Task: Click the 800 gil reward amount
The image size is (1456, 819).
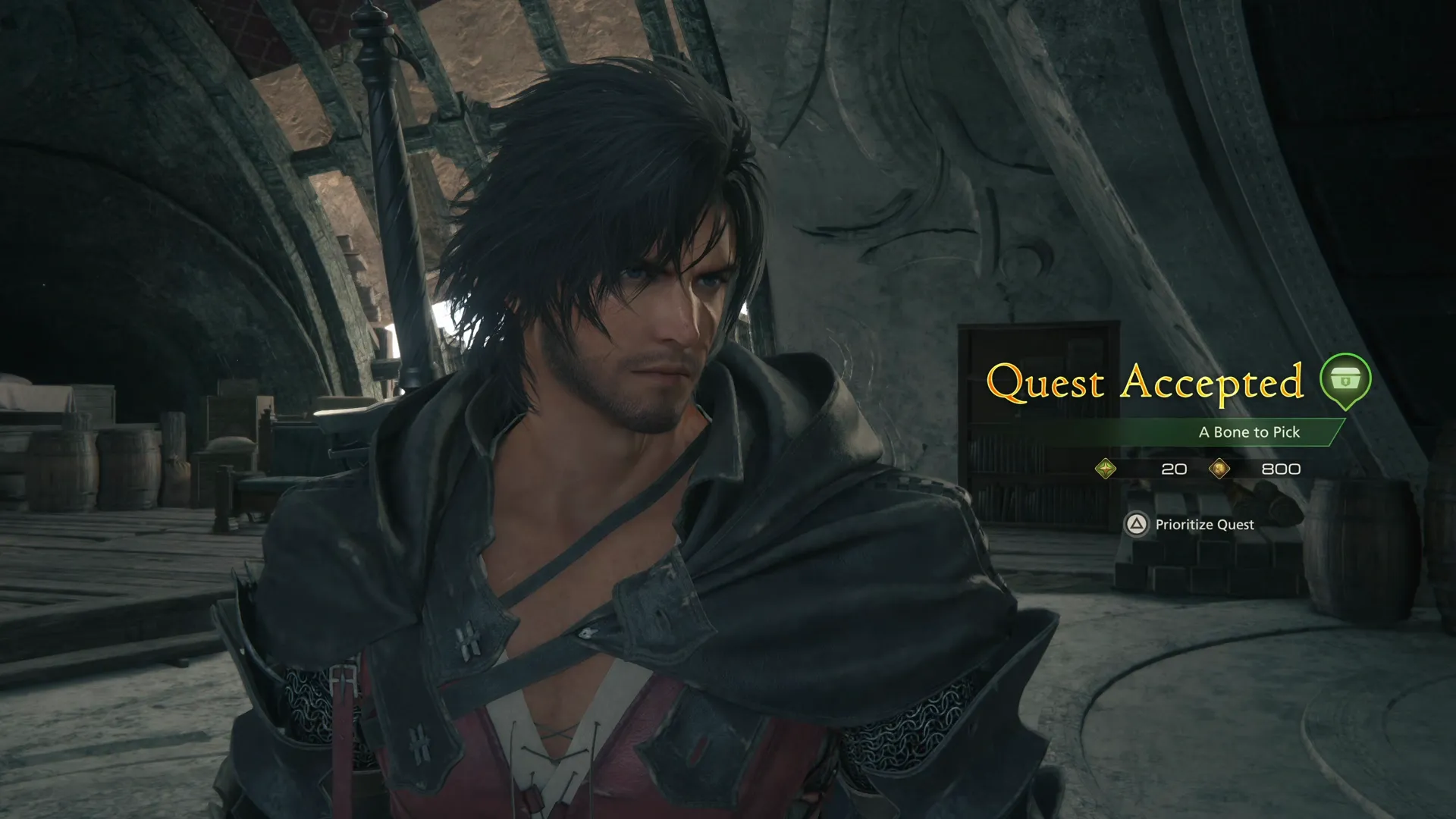Action: pos(1281,469)
